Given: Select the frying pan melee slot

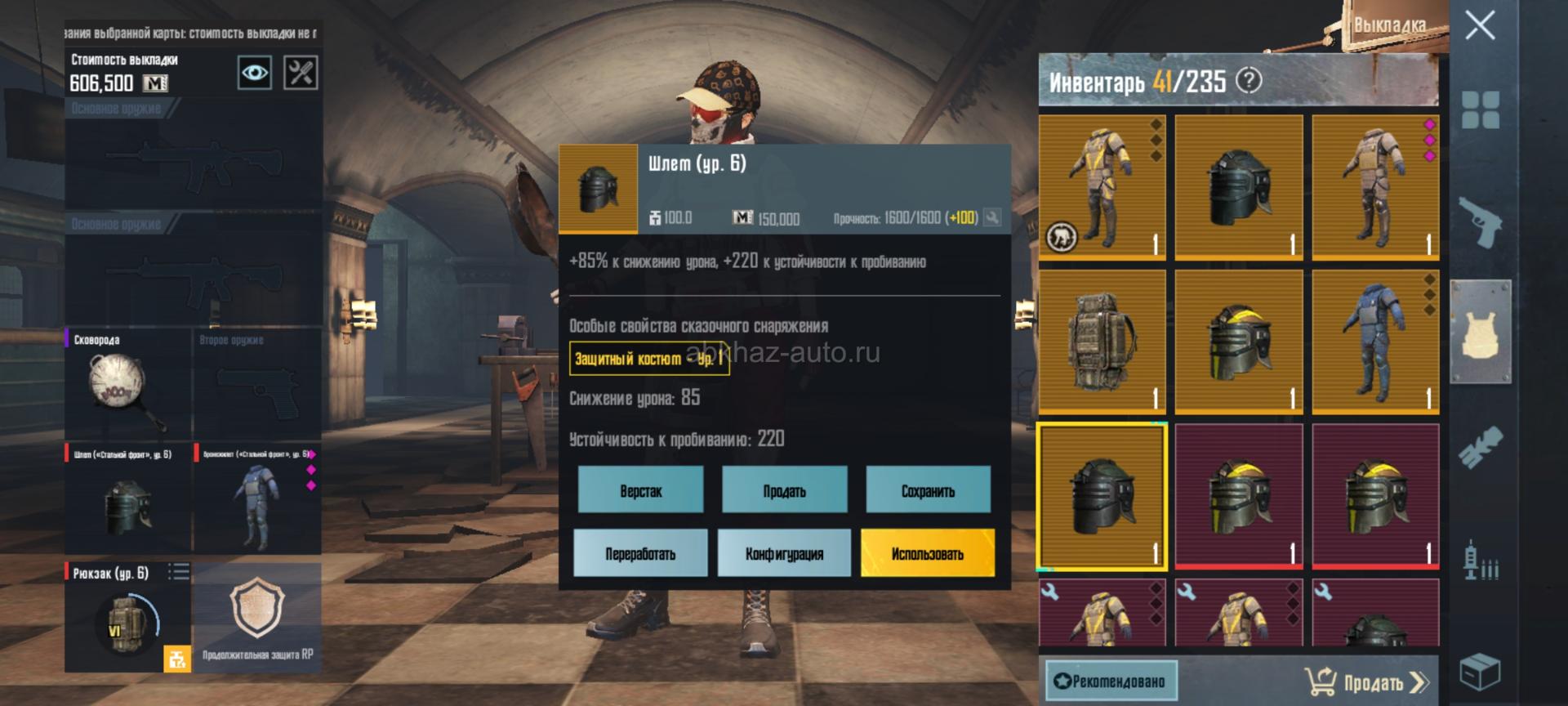Looking at the screenshot, I should [127, 384].
